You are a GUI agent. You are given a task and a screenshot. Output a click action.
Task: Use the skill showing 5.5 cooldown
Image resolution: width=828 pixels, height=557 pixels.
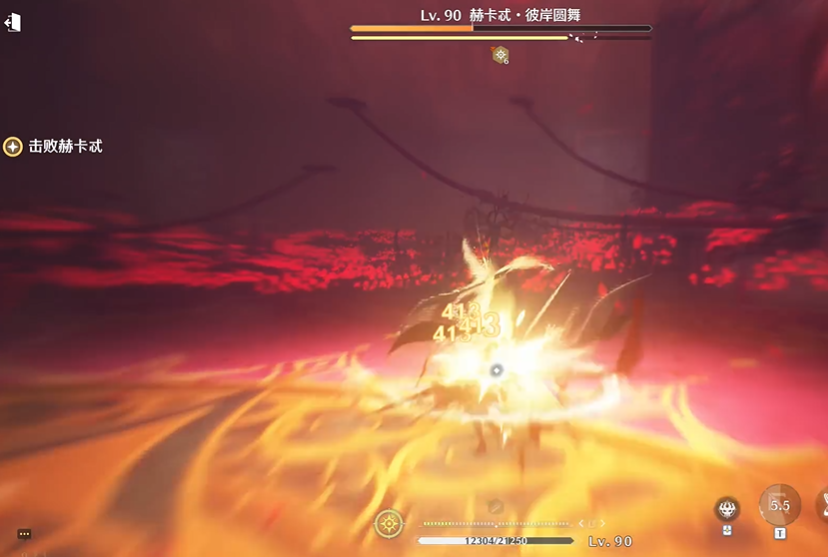779,505
